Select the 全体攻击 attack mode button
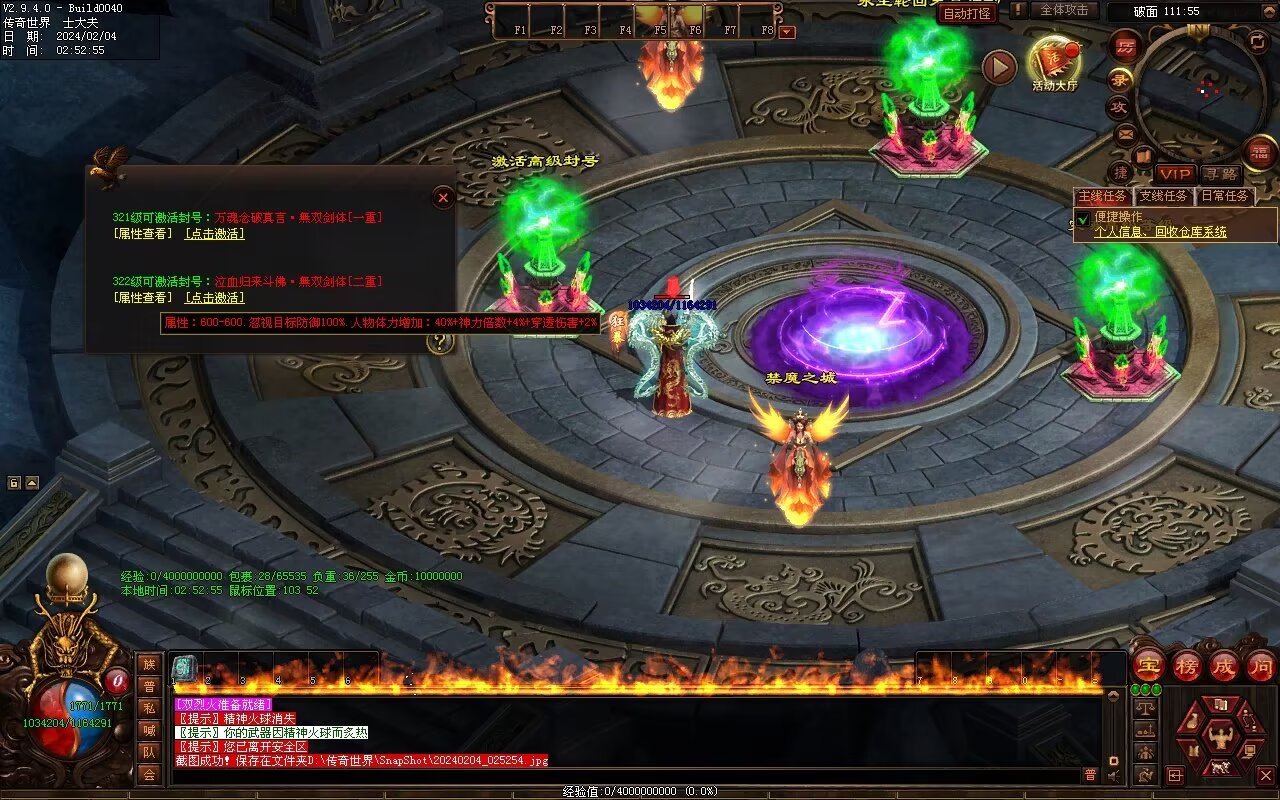 1064,10
